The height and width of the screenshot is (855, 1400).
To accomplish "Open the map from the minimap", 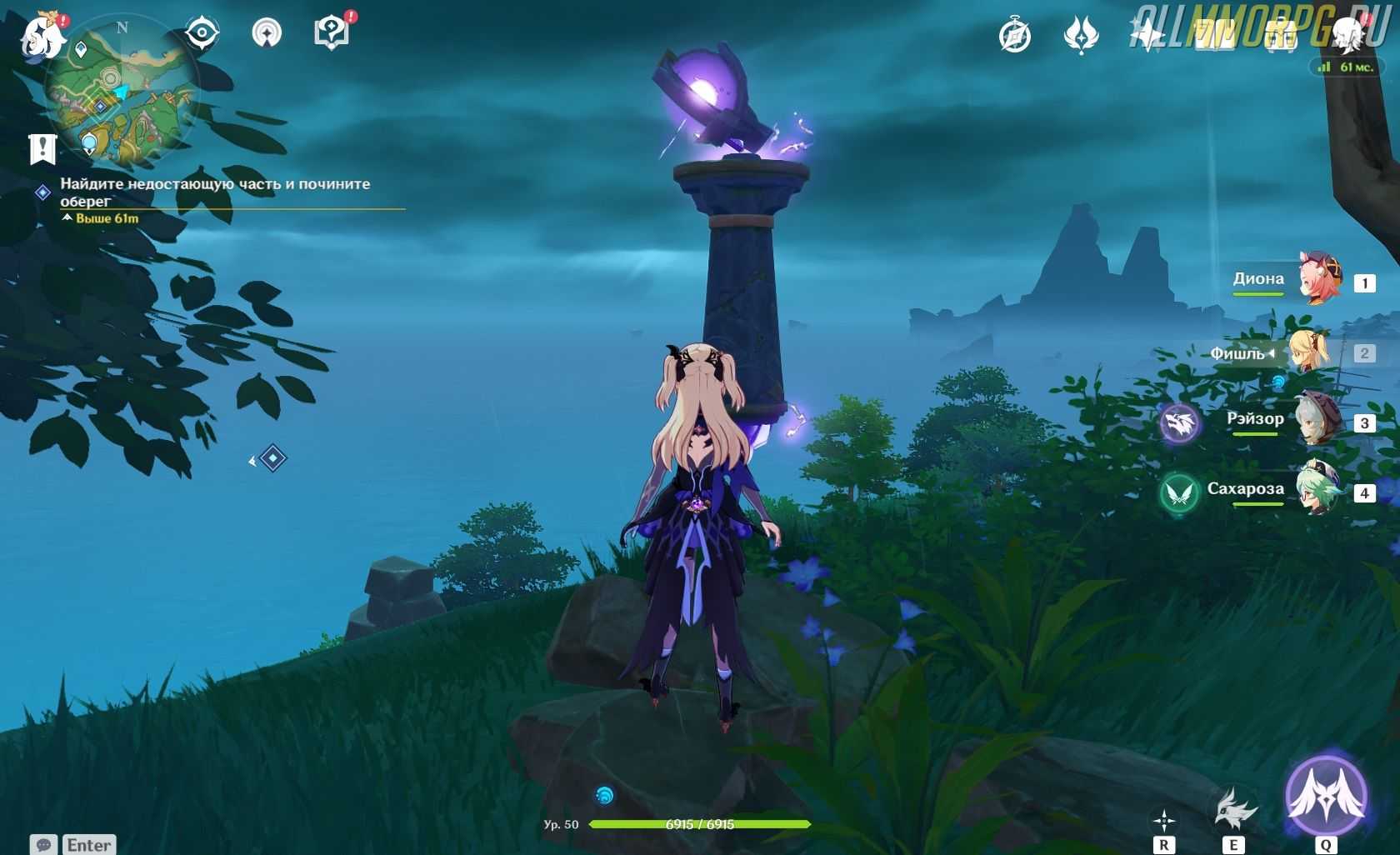I will [122, 93].
